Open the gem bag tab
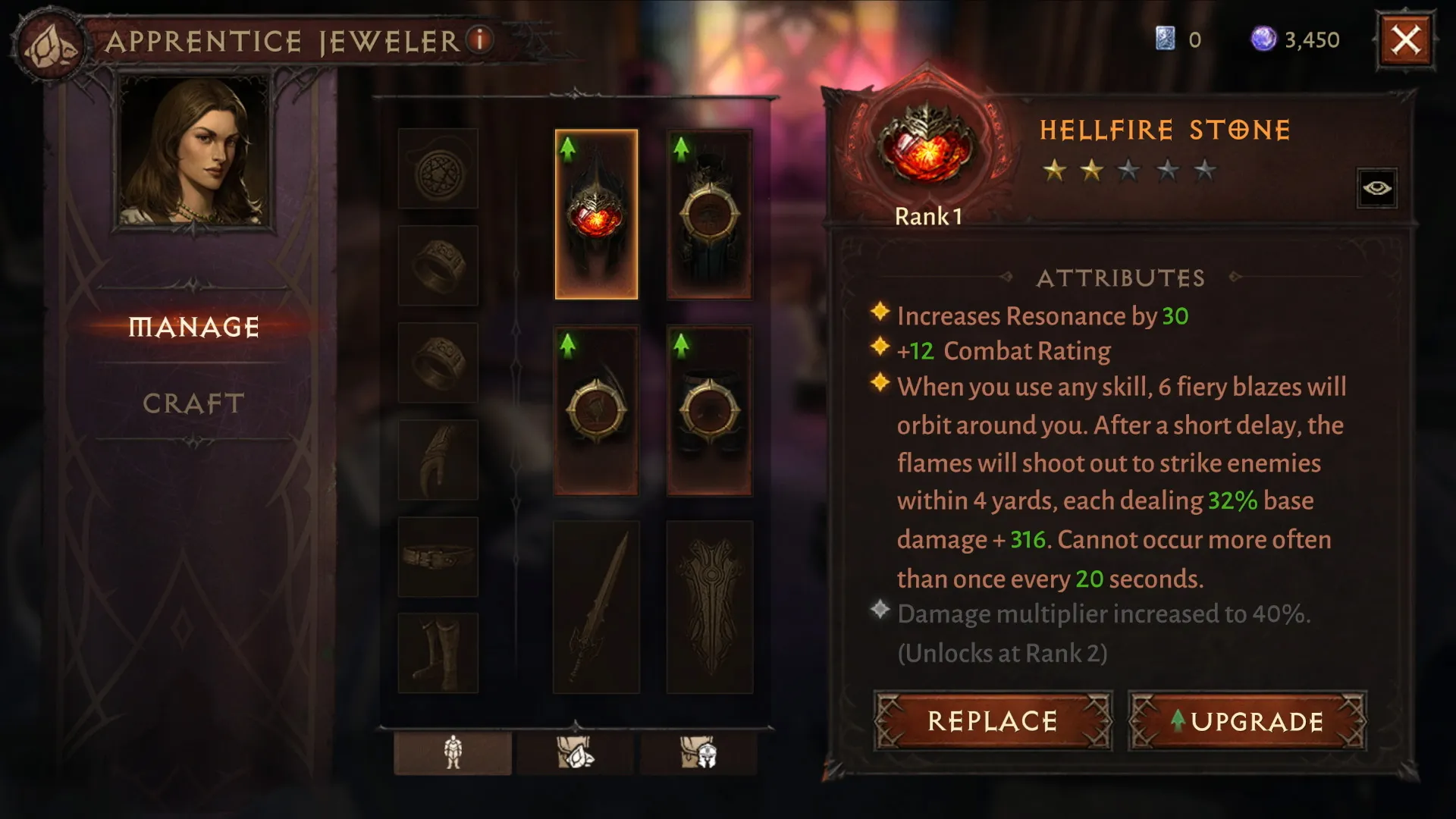 [576, 752]
